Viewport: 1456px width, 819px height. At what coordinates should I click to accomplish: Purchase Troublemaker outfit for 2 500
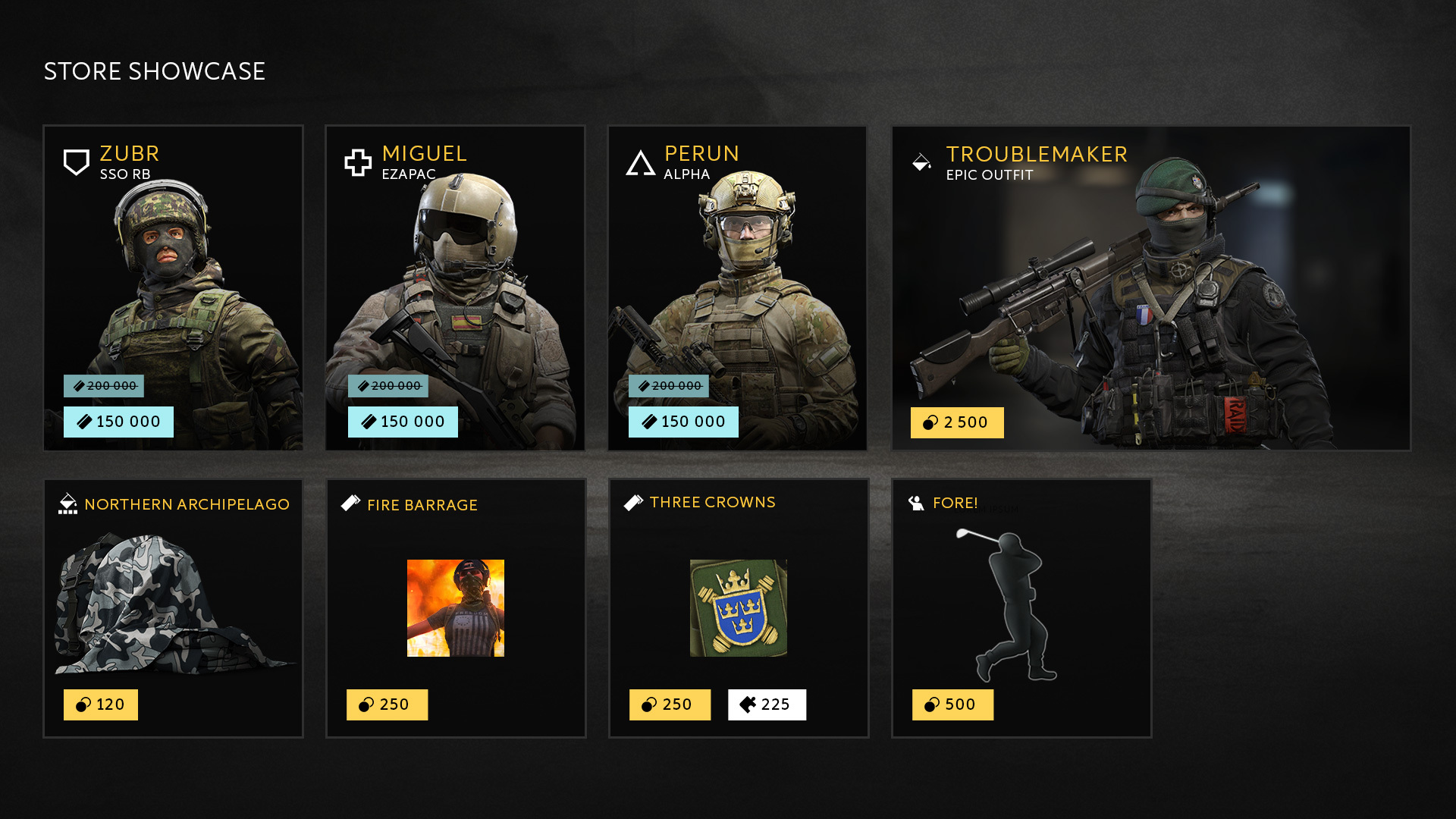point(957,422)
